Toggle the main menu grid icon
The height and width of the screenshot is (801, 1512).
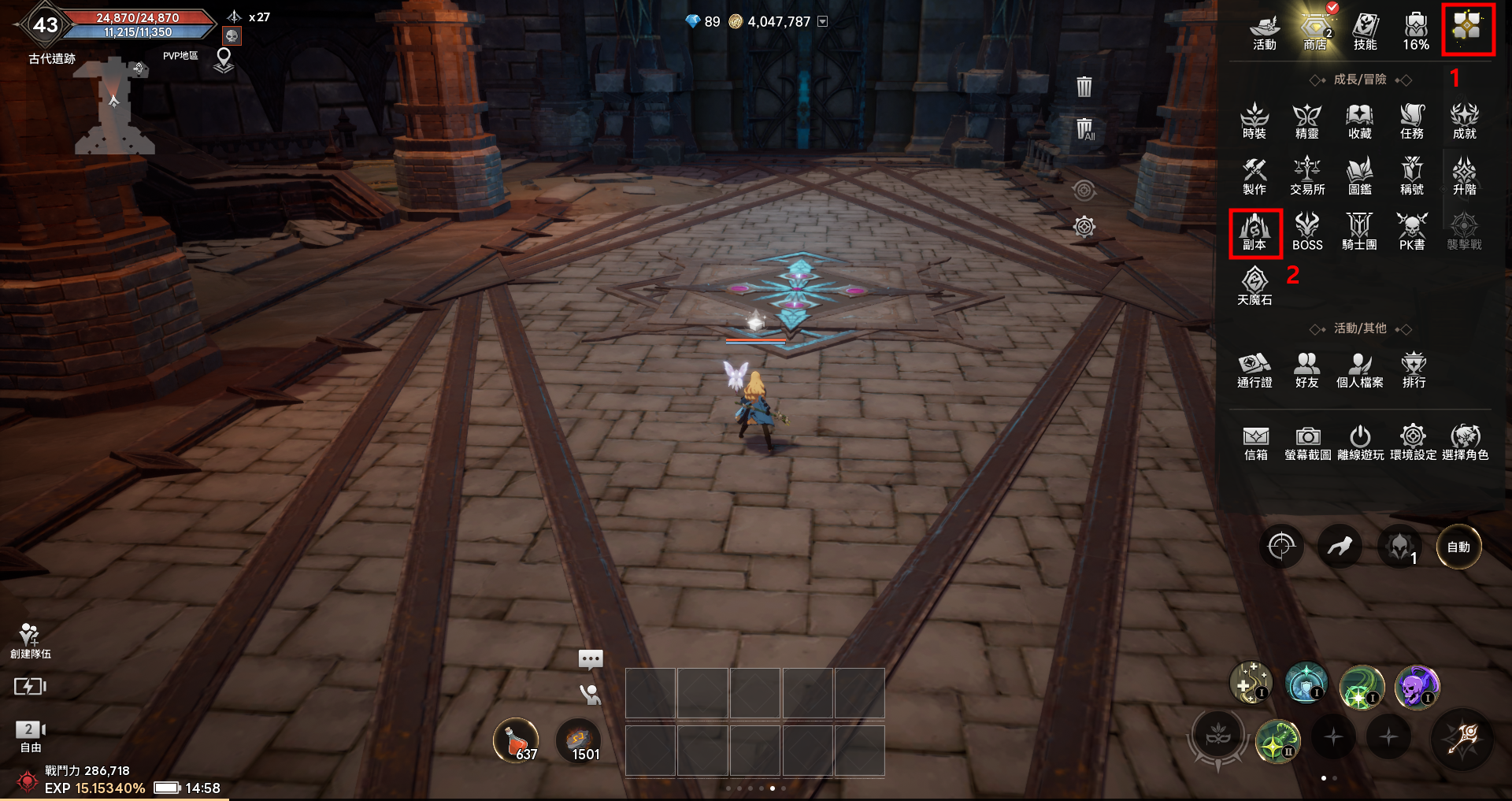click(1467, 29)
